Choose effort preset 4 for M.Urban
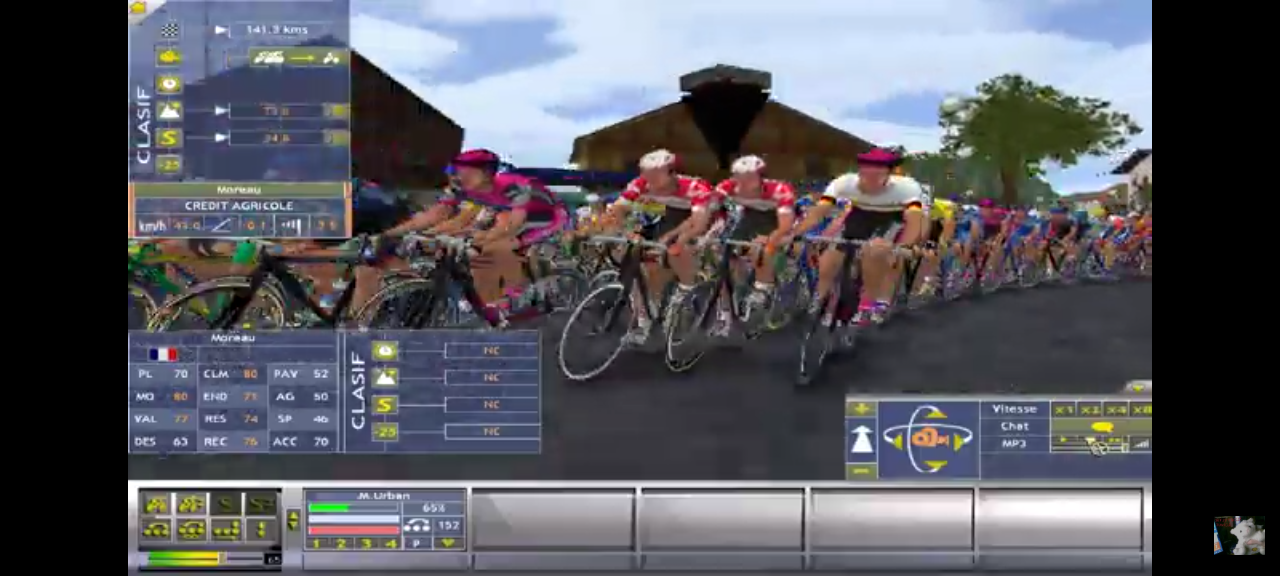Image resolution: width=1280 pixels, height=576 pixels. 391,543
